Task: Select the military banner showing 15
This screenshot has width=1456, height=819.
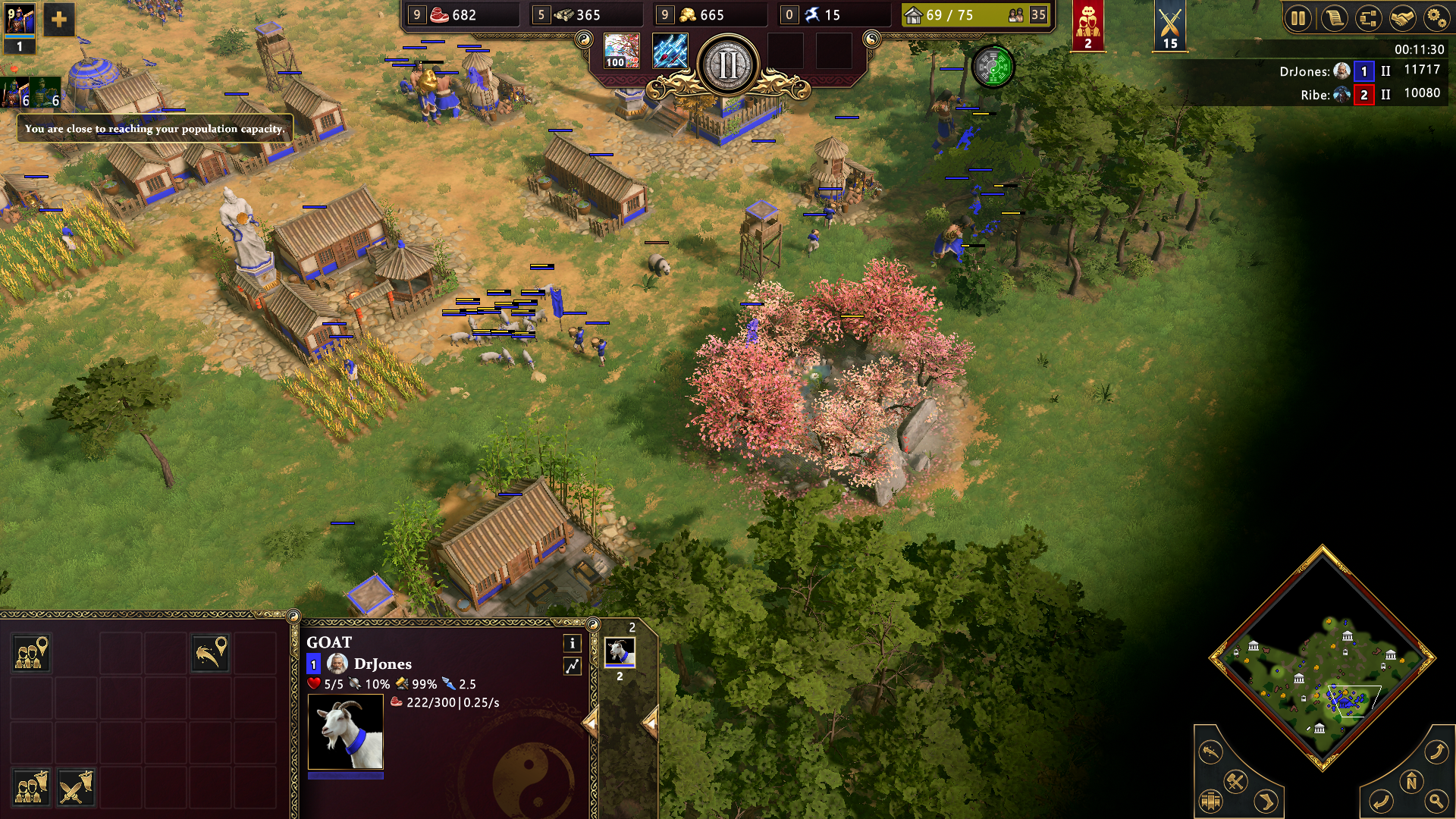Action: coord(1169,26)
